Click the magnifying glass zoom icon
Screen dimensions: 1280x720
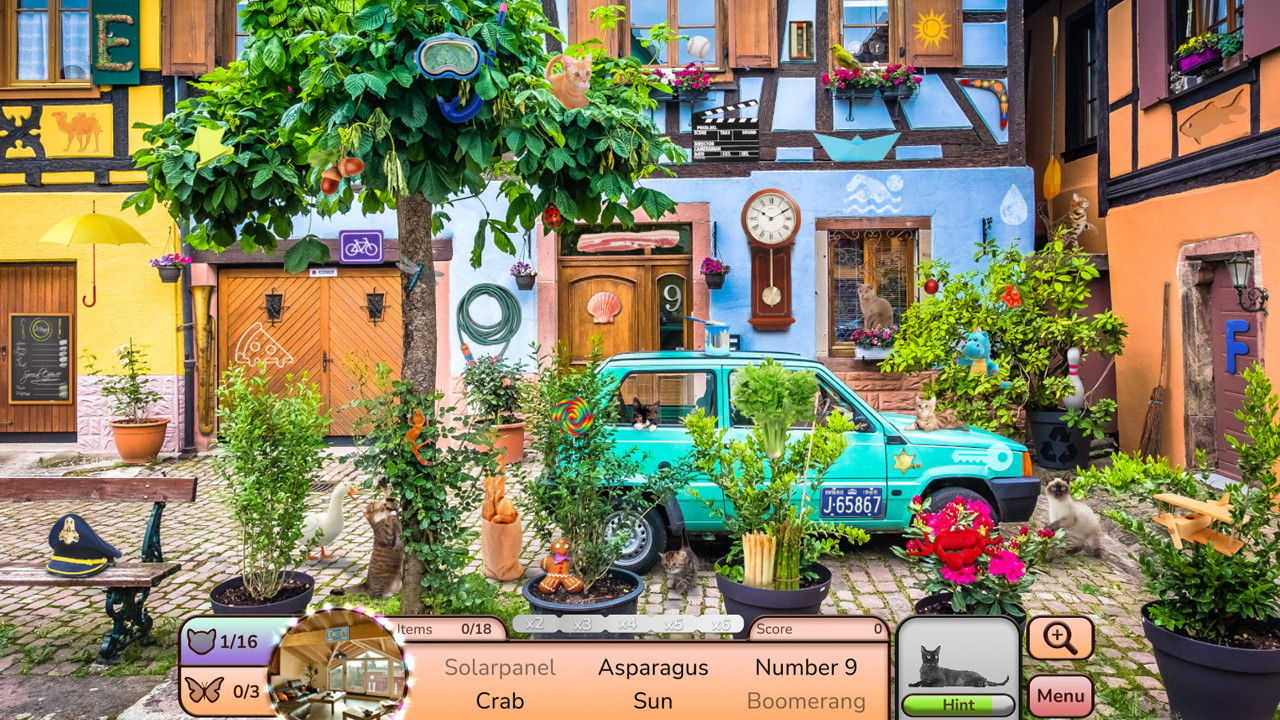point(1061,637)
